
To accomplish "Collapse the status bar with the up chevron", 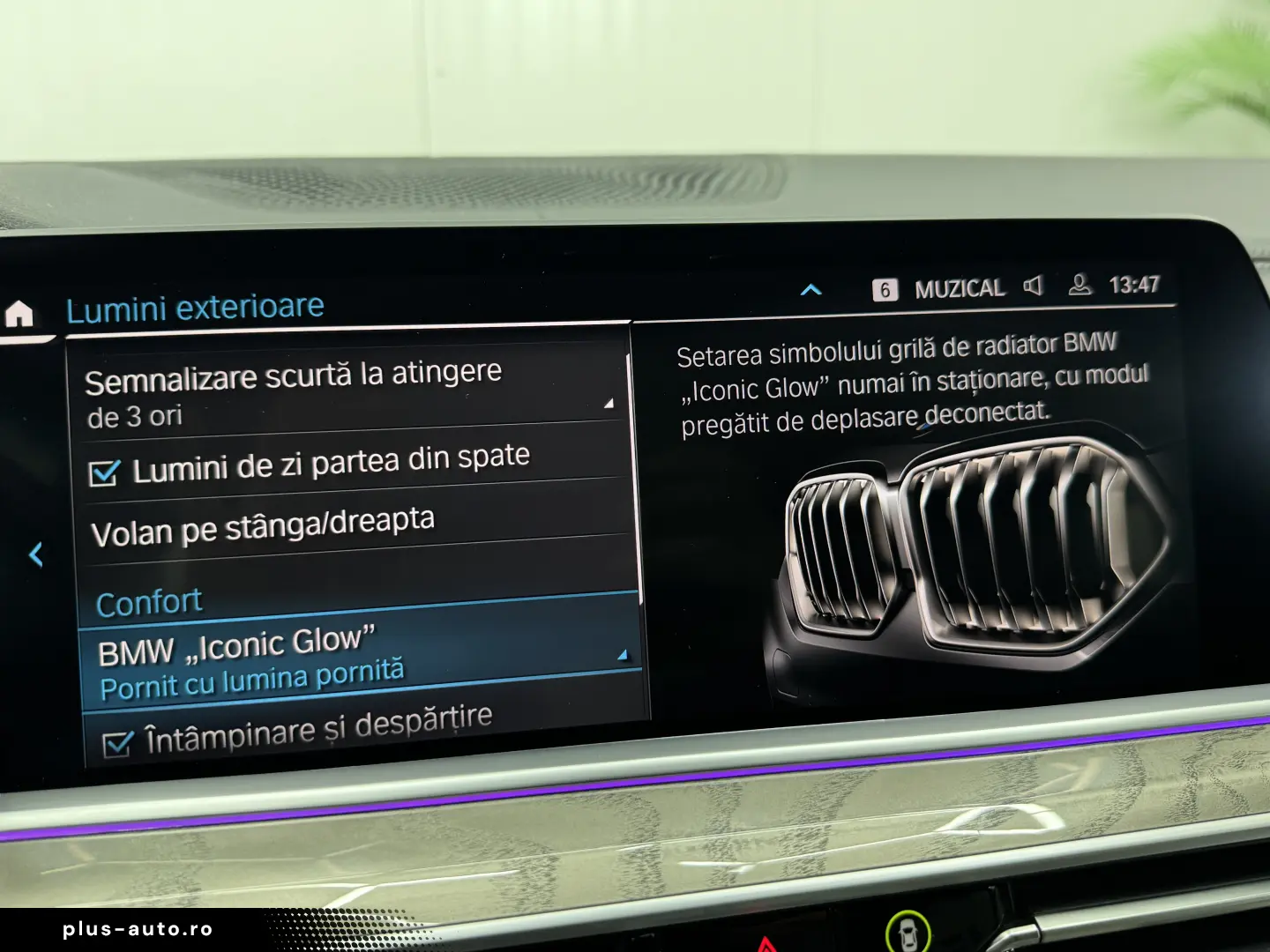I will (x=811, y=290).
